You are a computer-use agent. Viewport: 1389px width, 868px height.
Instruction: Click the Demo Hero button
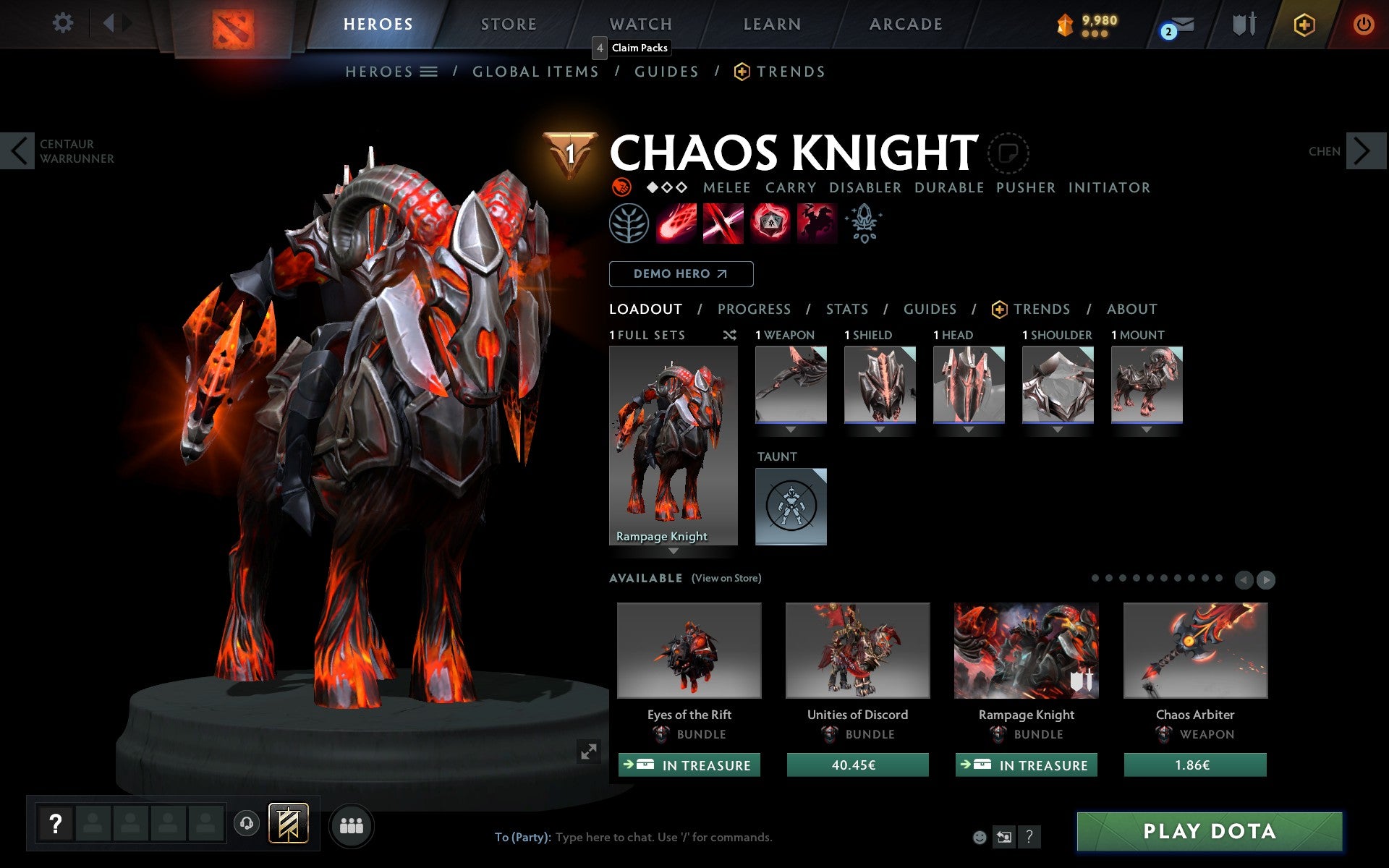click(681, 274)
